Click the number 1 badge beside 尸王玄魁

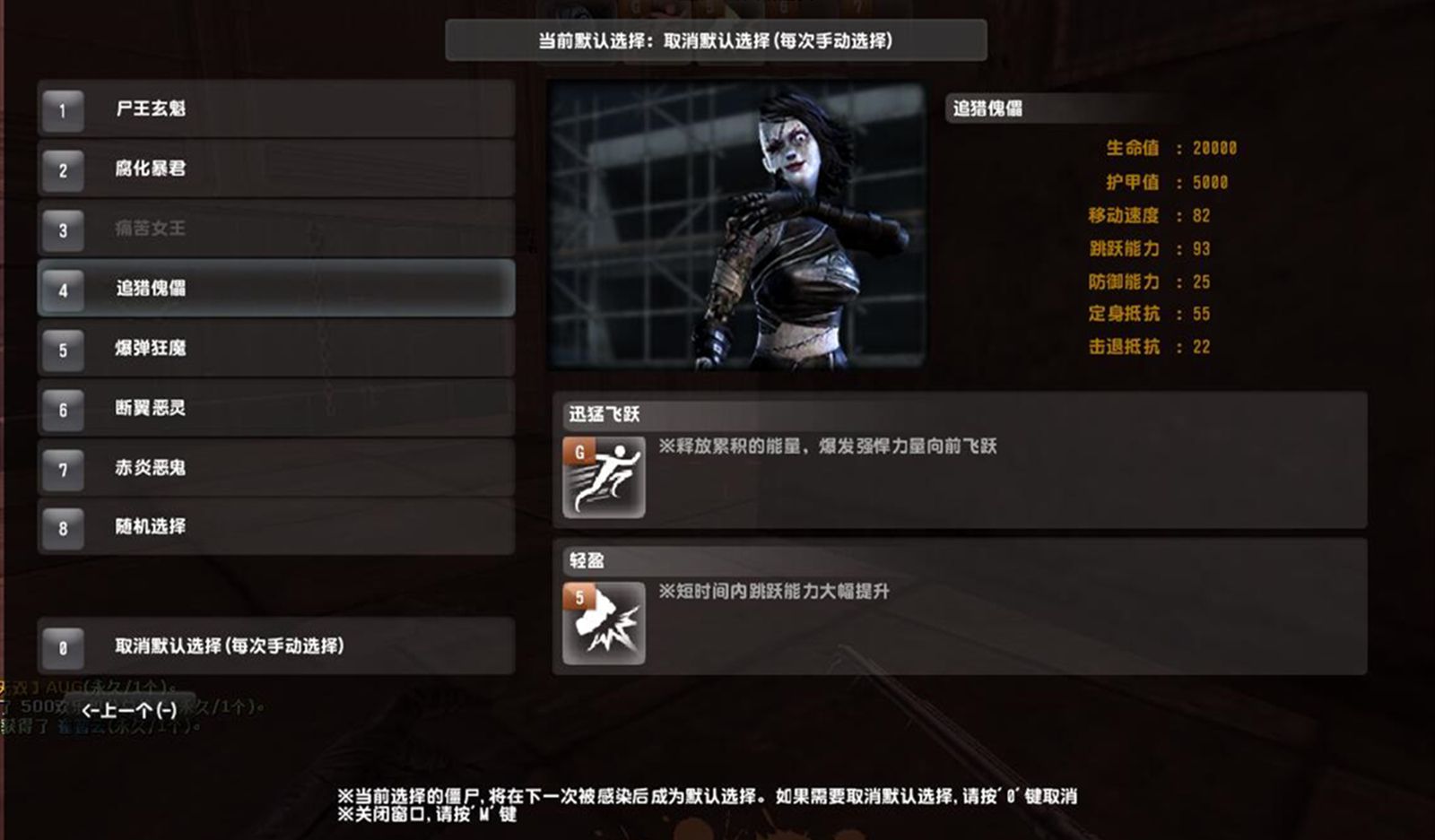[61, 111]
